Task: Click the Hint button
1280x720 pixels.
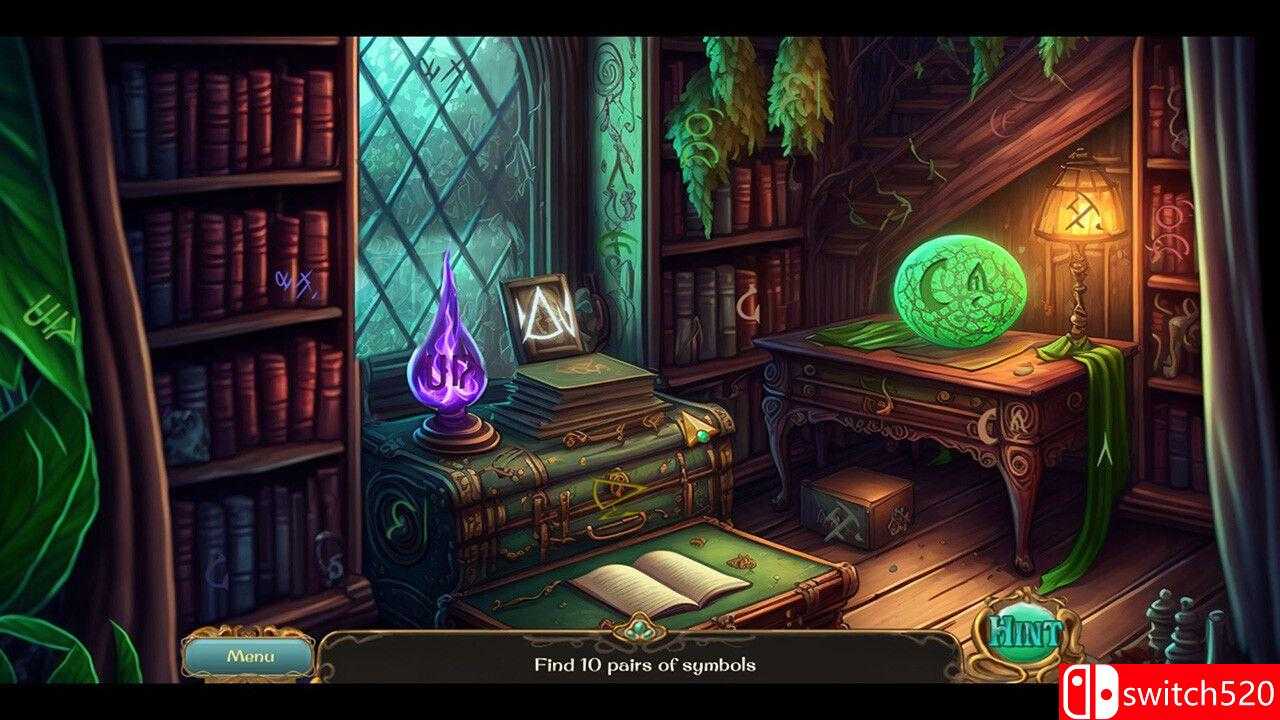Action: point(1024,630)
